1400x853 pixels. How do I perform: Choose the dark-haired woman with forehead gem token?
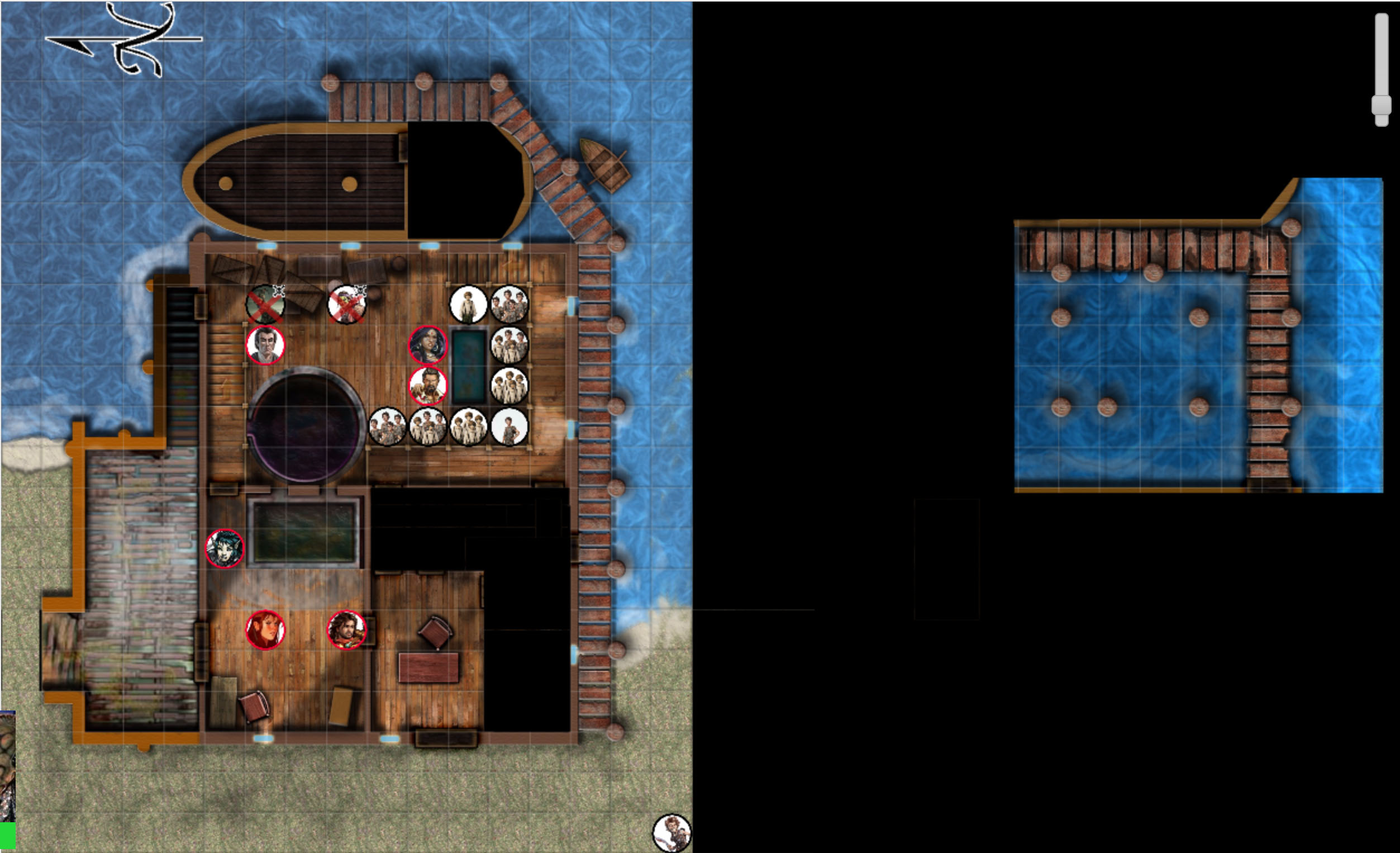click(x=428, y=345)
